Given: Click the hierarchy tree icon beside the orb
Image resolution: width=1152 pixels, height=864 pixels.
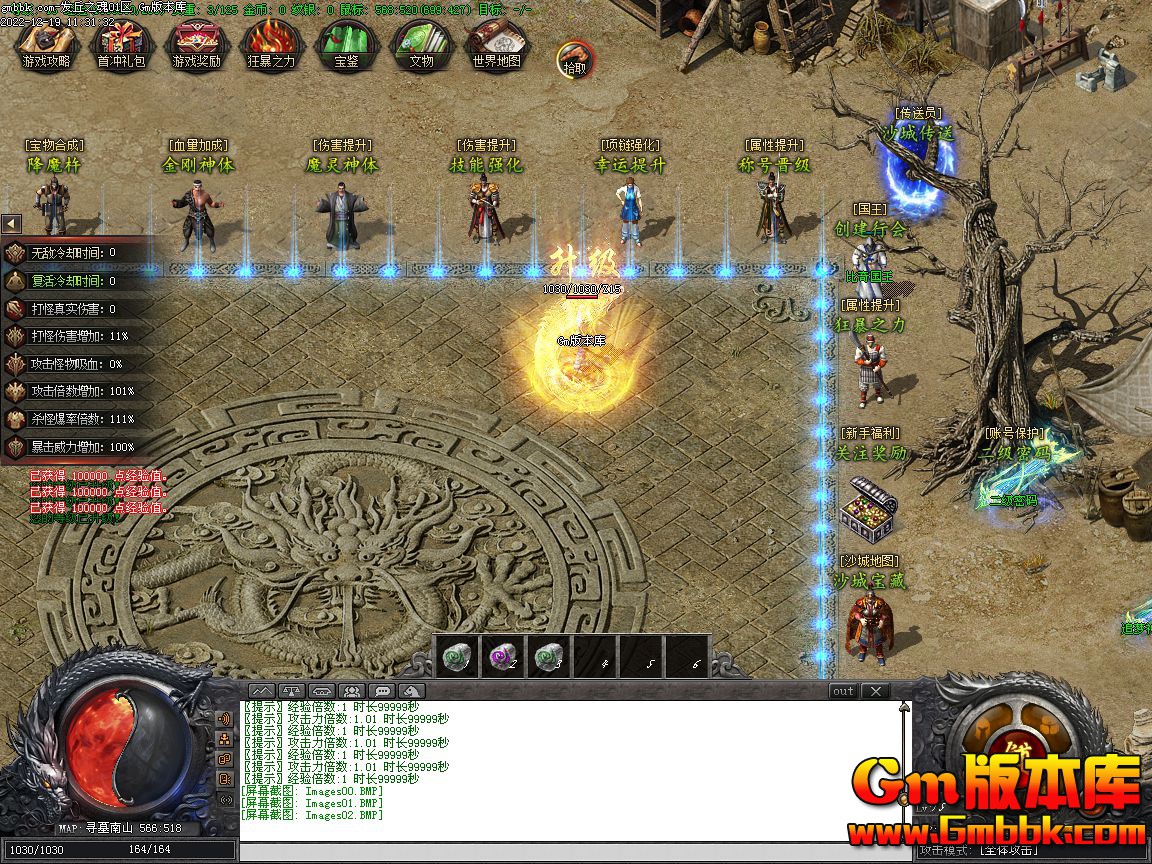Looking at the screenshot, I should (225, 739).
